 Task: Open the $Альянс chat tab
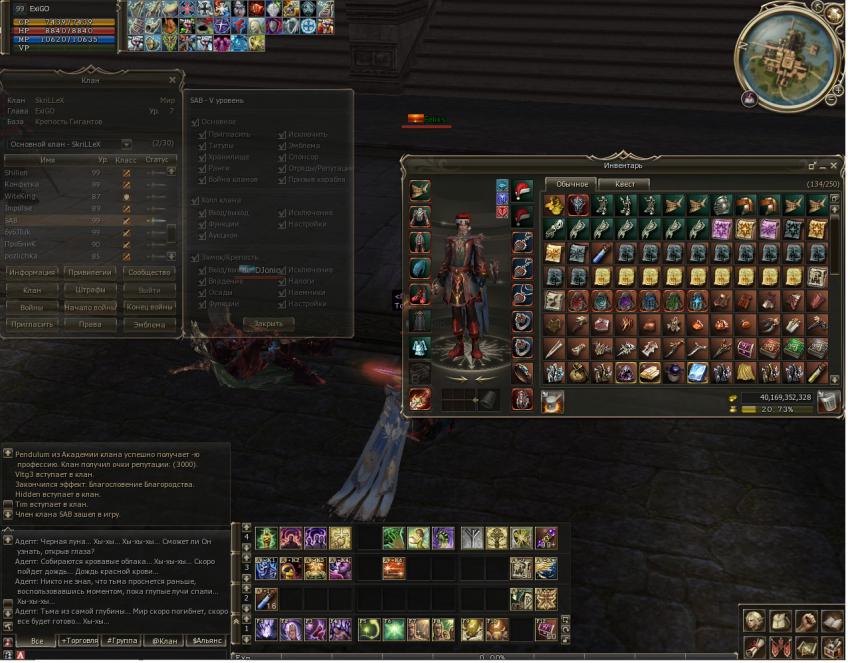[208, 640]
